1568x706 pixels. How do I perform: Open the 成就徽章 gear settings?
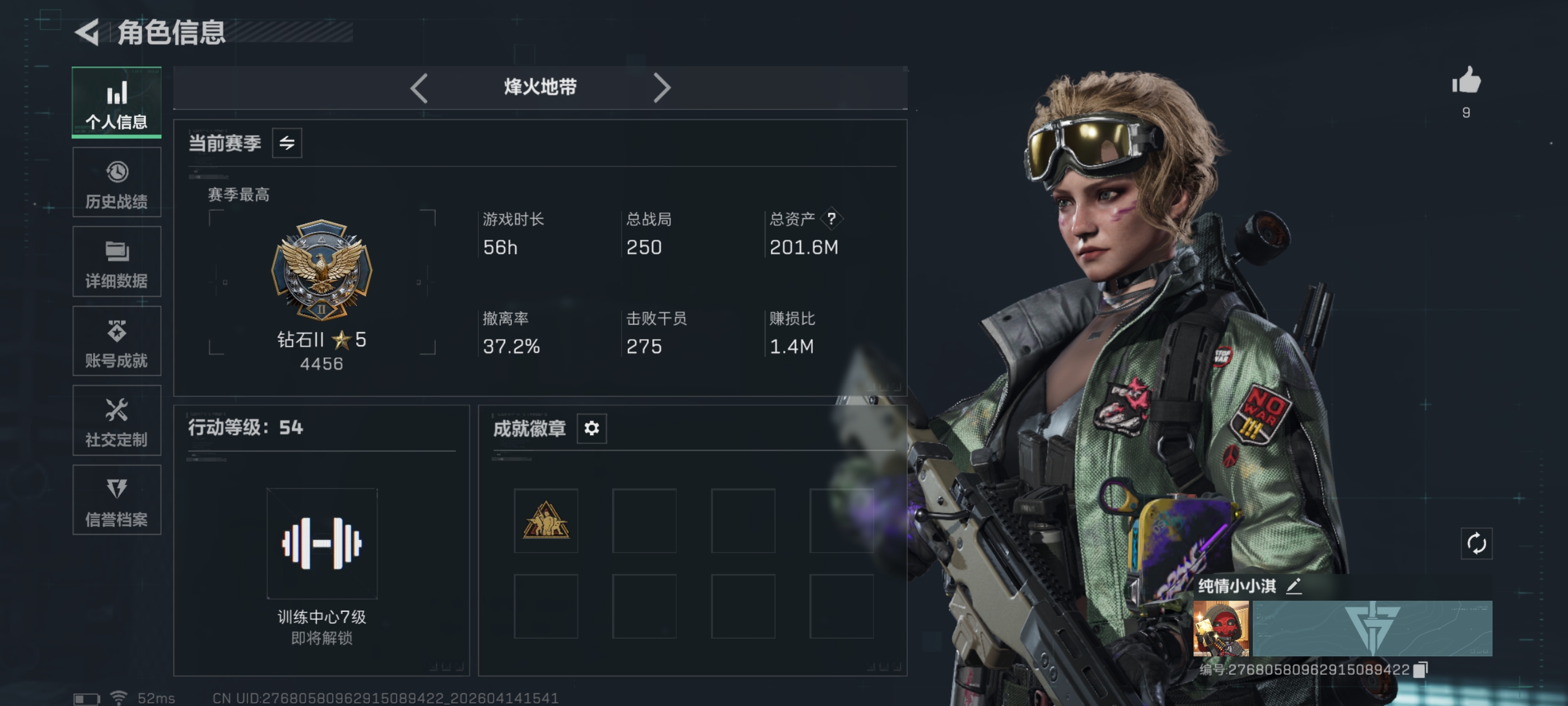[x=591, y=428]
